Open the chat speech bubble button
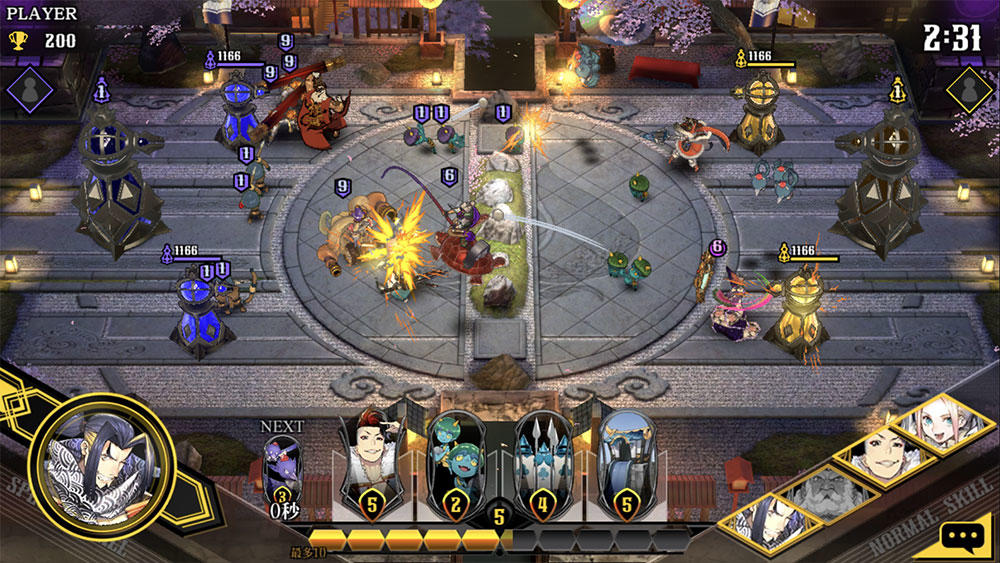 point(965,538)
